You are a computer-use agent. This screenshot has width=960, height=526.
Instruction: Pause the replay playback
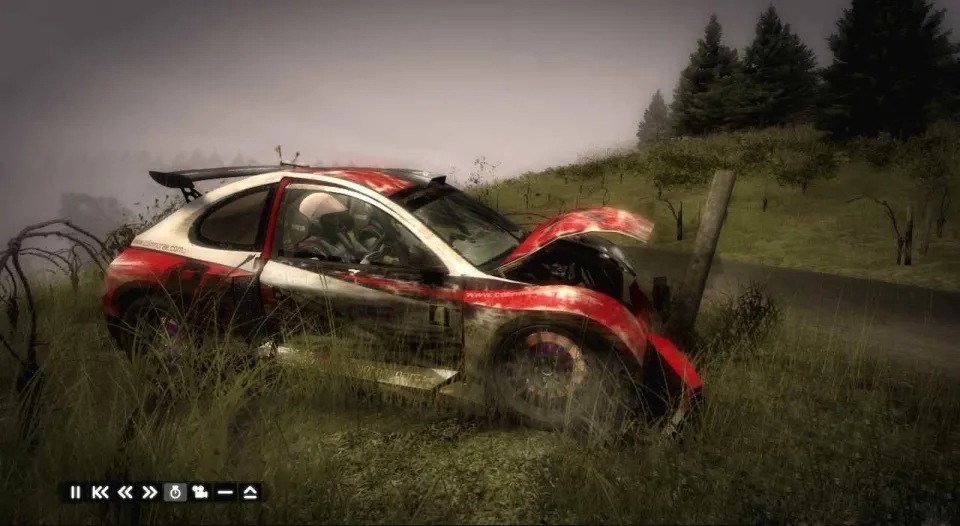coord(75,492)
